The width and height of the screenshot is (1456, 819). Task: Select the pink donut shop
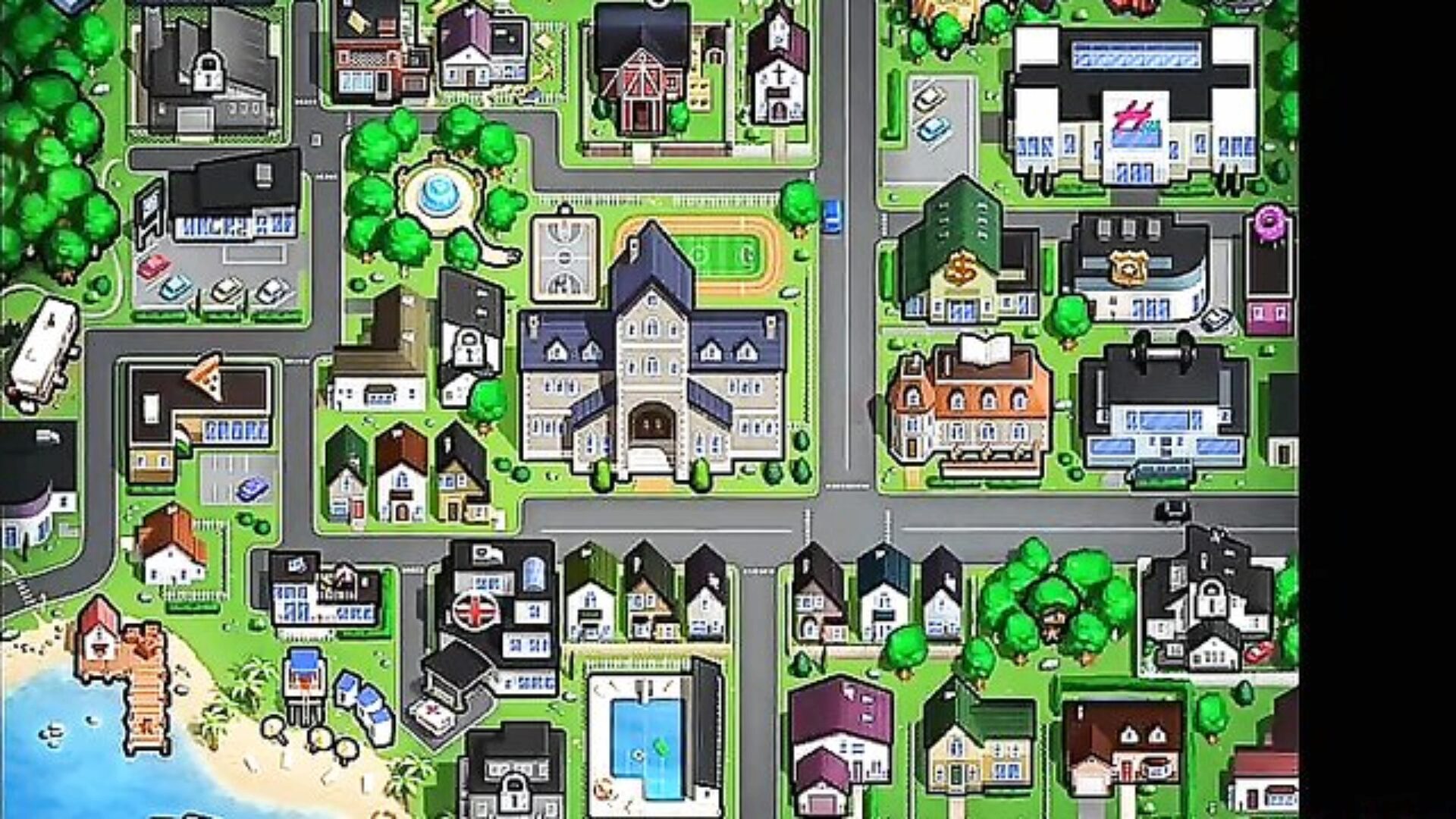(1268, 273)
